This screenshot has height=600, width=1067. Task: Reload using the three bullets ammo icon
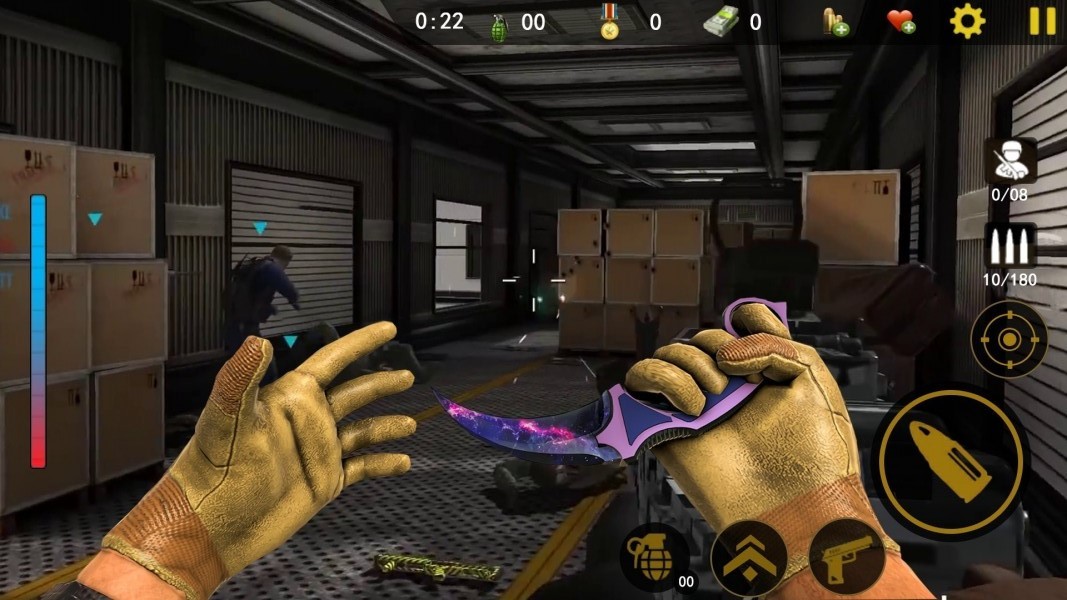tap(1009, 246)
